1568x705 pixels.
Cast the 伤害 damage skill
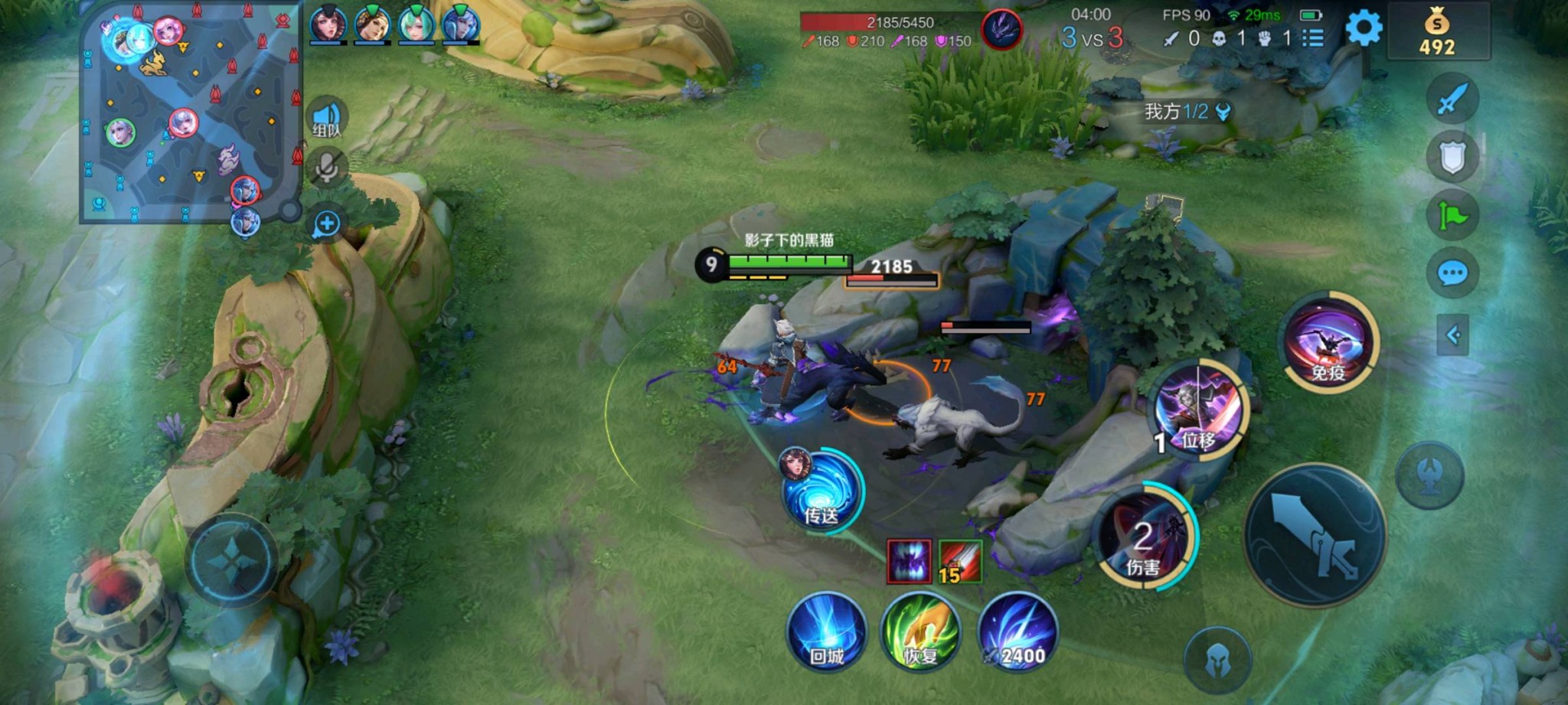tap(1145, 539)
